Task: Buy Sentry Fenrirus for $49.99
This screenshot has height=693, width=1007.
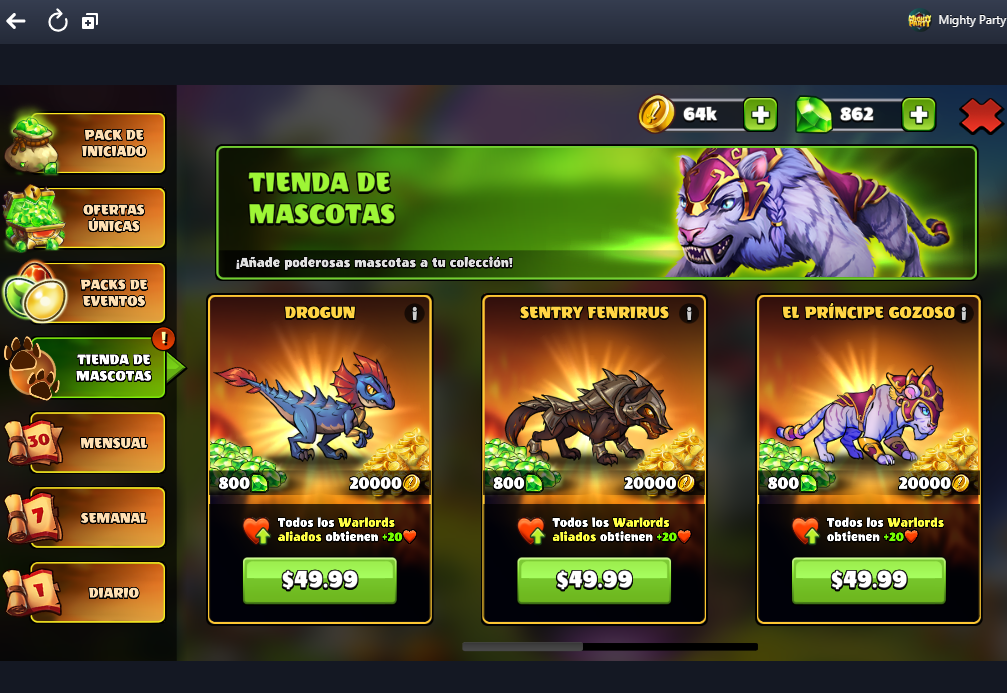Action: pyautogui.click(x=594, y=580)
